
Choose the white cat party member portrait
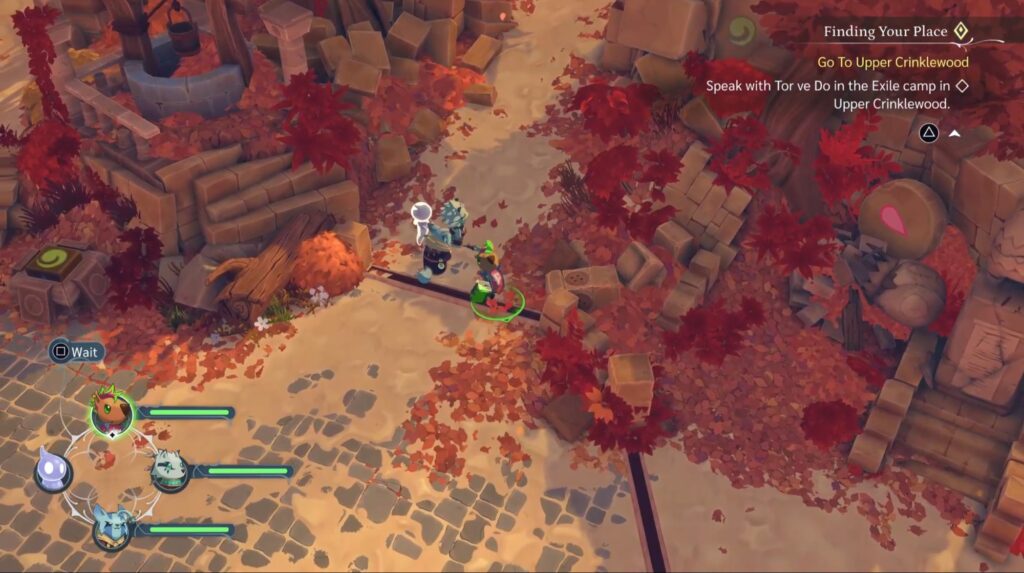[169, 470]
